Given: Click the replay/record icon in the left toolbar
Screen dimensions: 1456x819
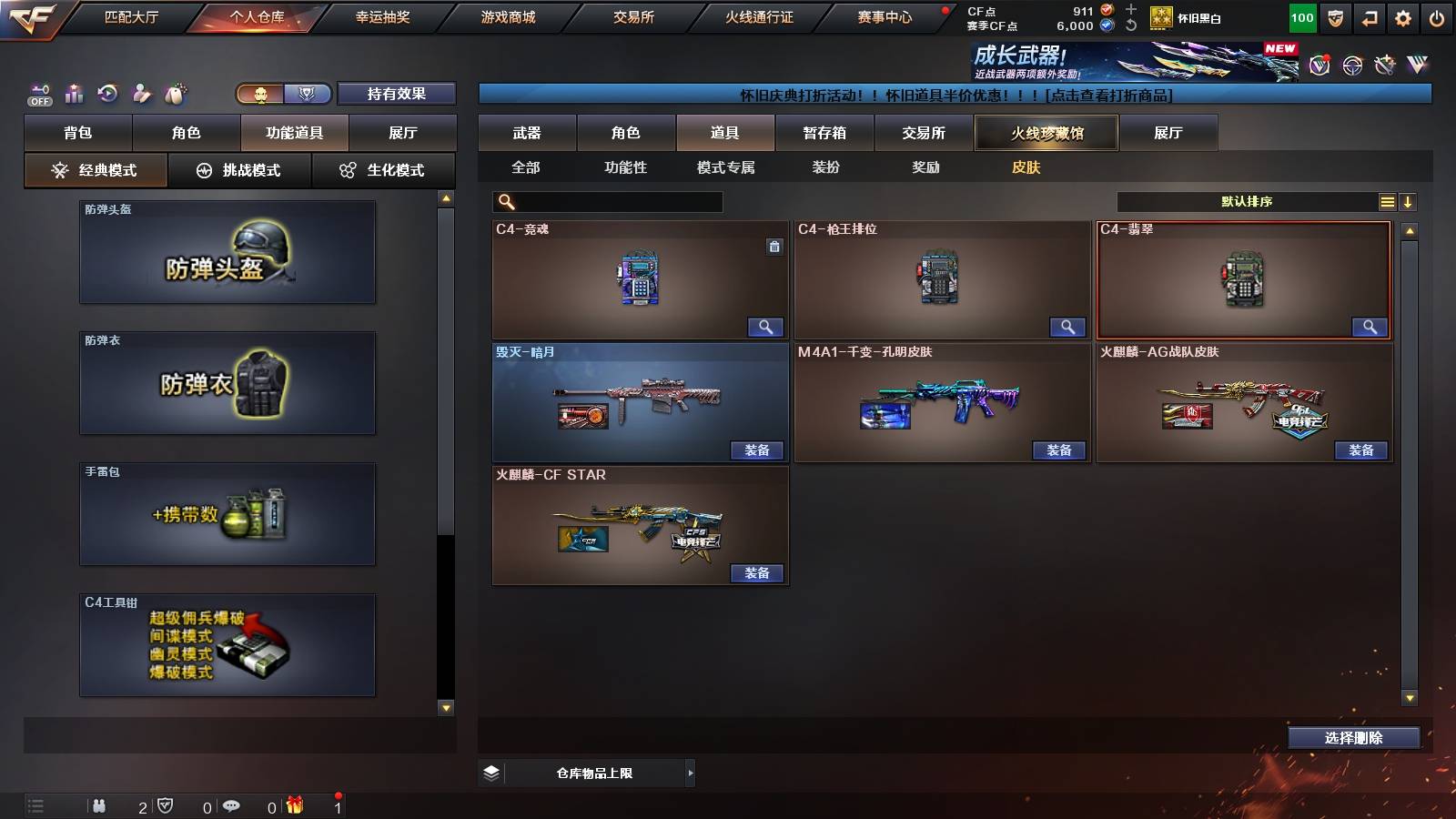Looking at the screenshot, I should tap(107, 94).
